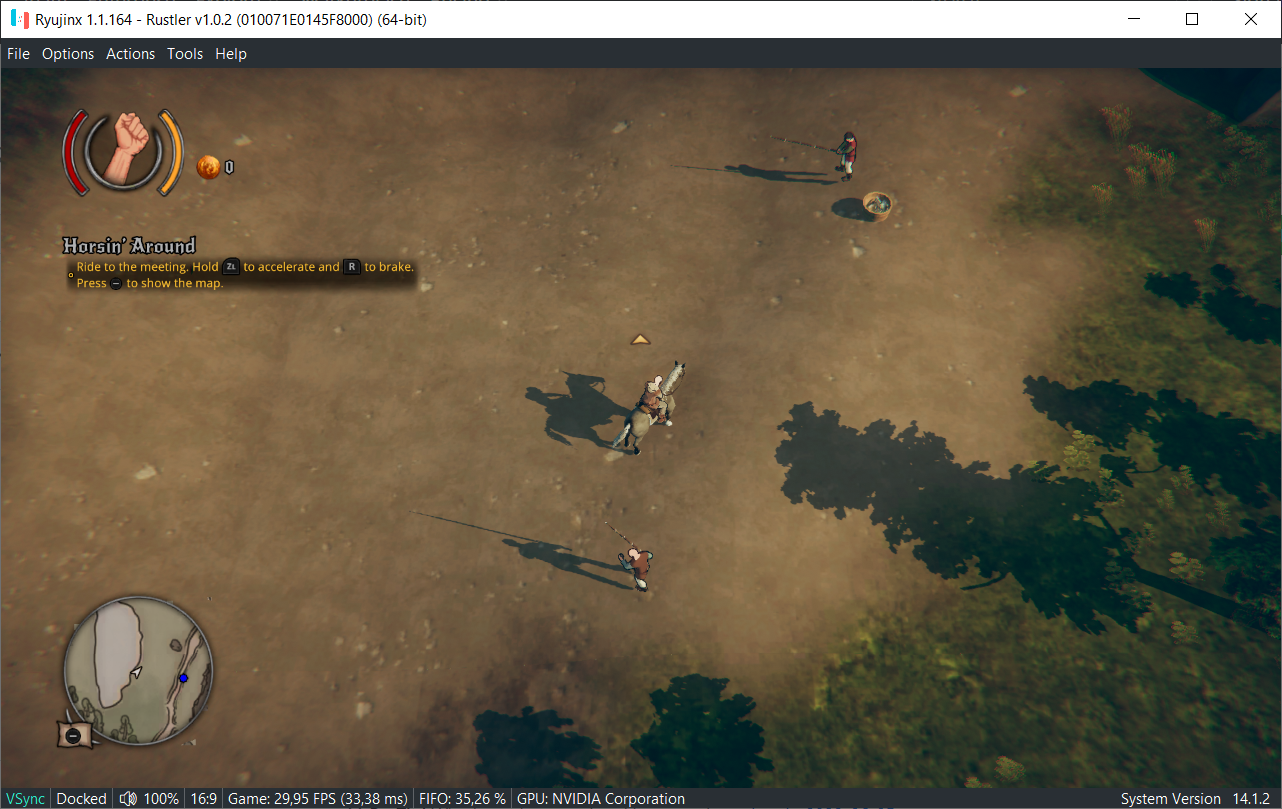1282x809 pixels.
Task: Toggle VSync in the status bar
Action: pos(24,798)
